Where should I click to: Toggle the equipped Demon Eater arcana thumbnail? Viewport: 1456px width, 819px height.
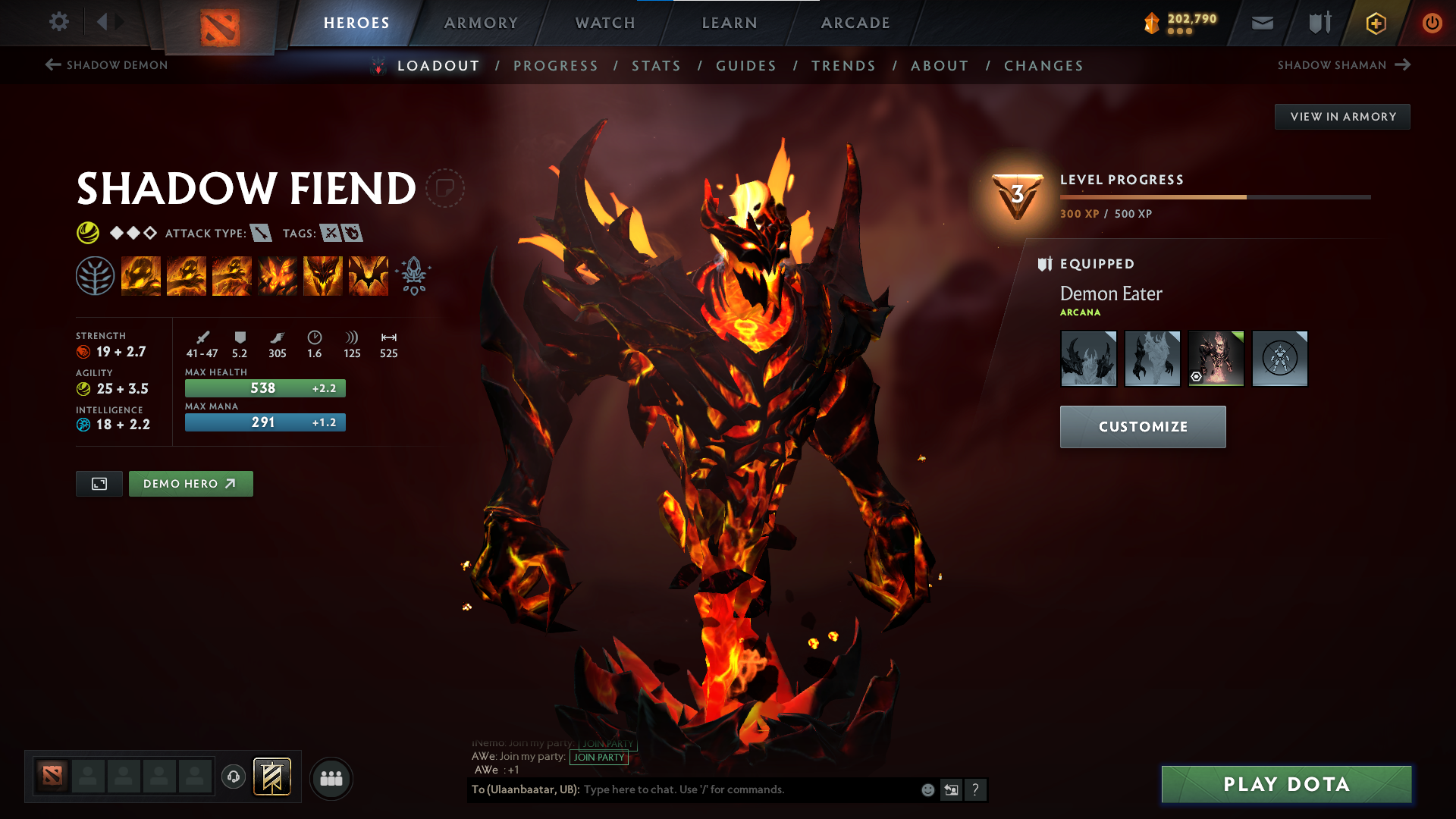point(1216,359)
